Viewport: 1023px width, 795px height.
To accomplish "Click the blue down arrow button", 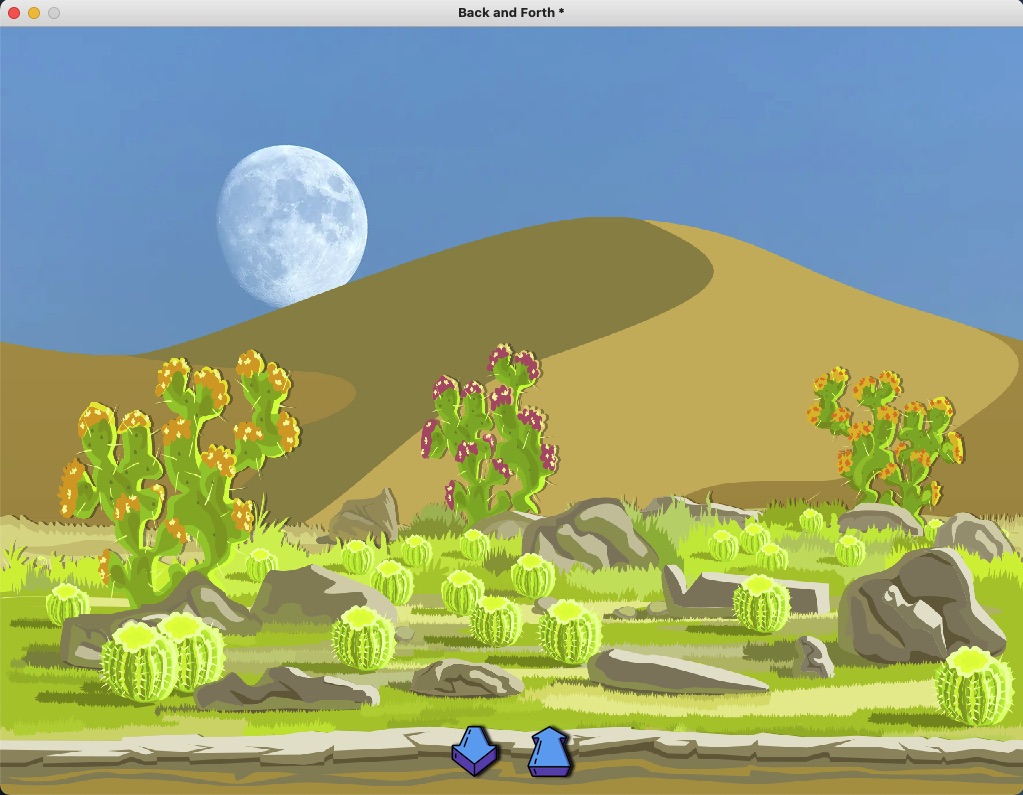I will pos(475,751).
